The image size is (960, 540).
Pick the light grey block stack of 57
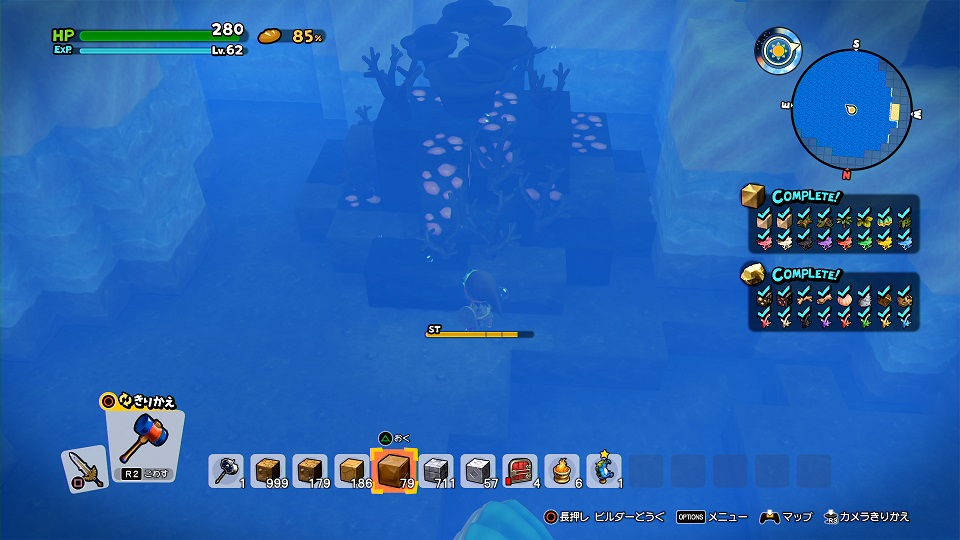pos(478,470)
